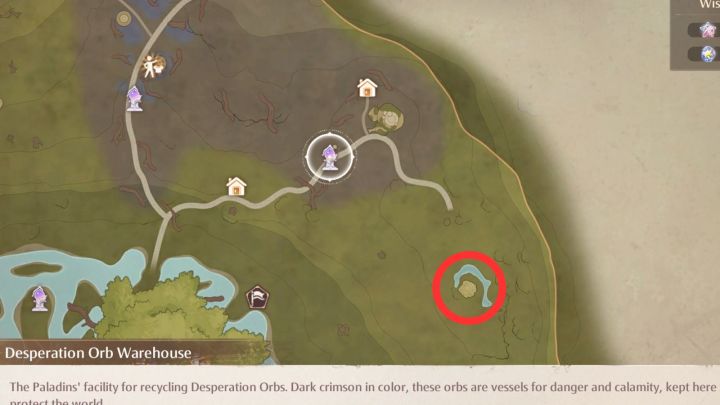Open the house marker on the western road
The height and width of the screenshot is (405, 720).
[236, 186]
